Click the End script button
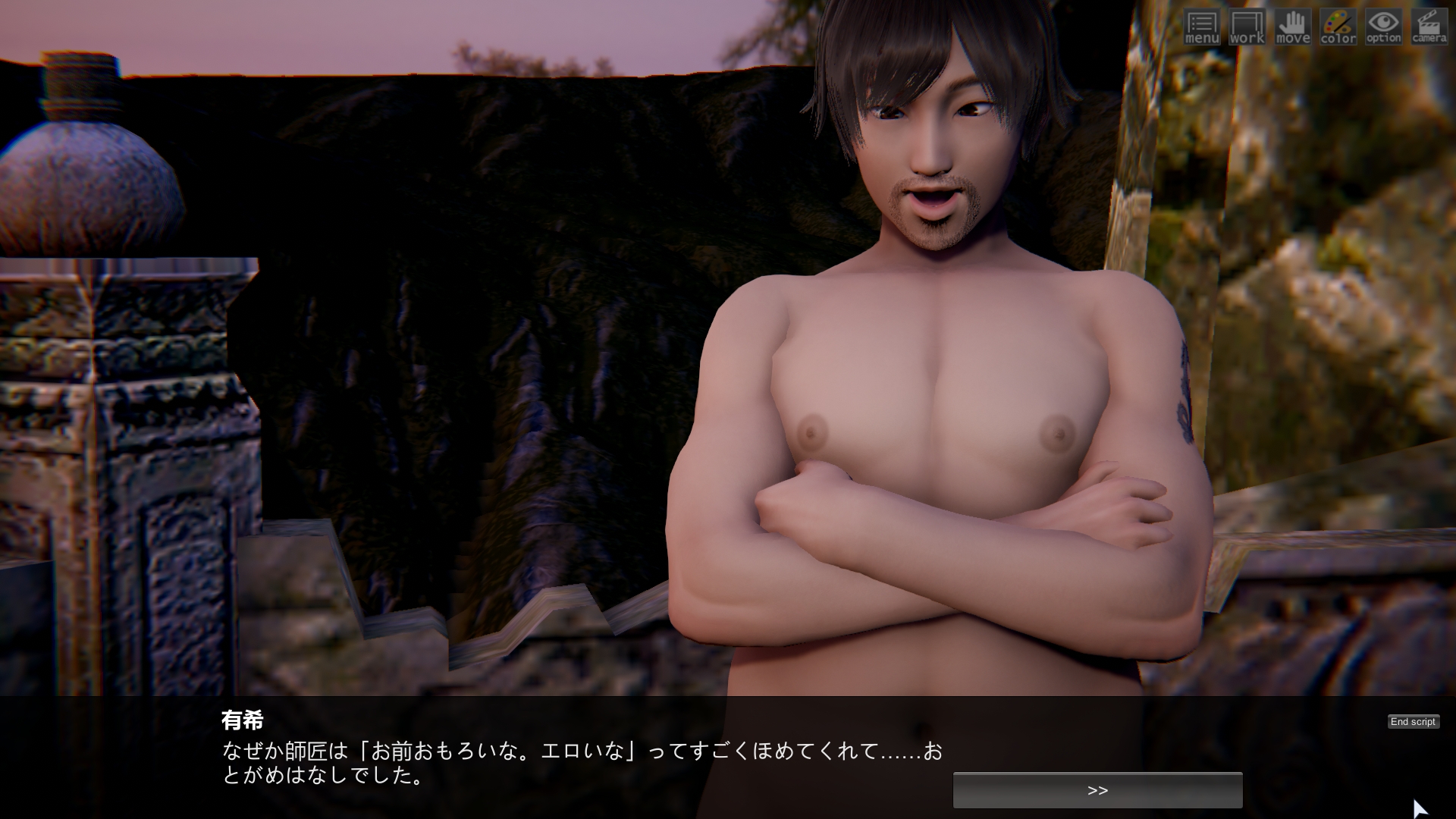Screen dimensions: 1456x819 1413,722
